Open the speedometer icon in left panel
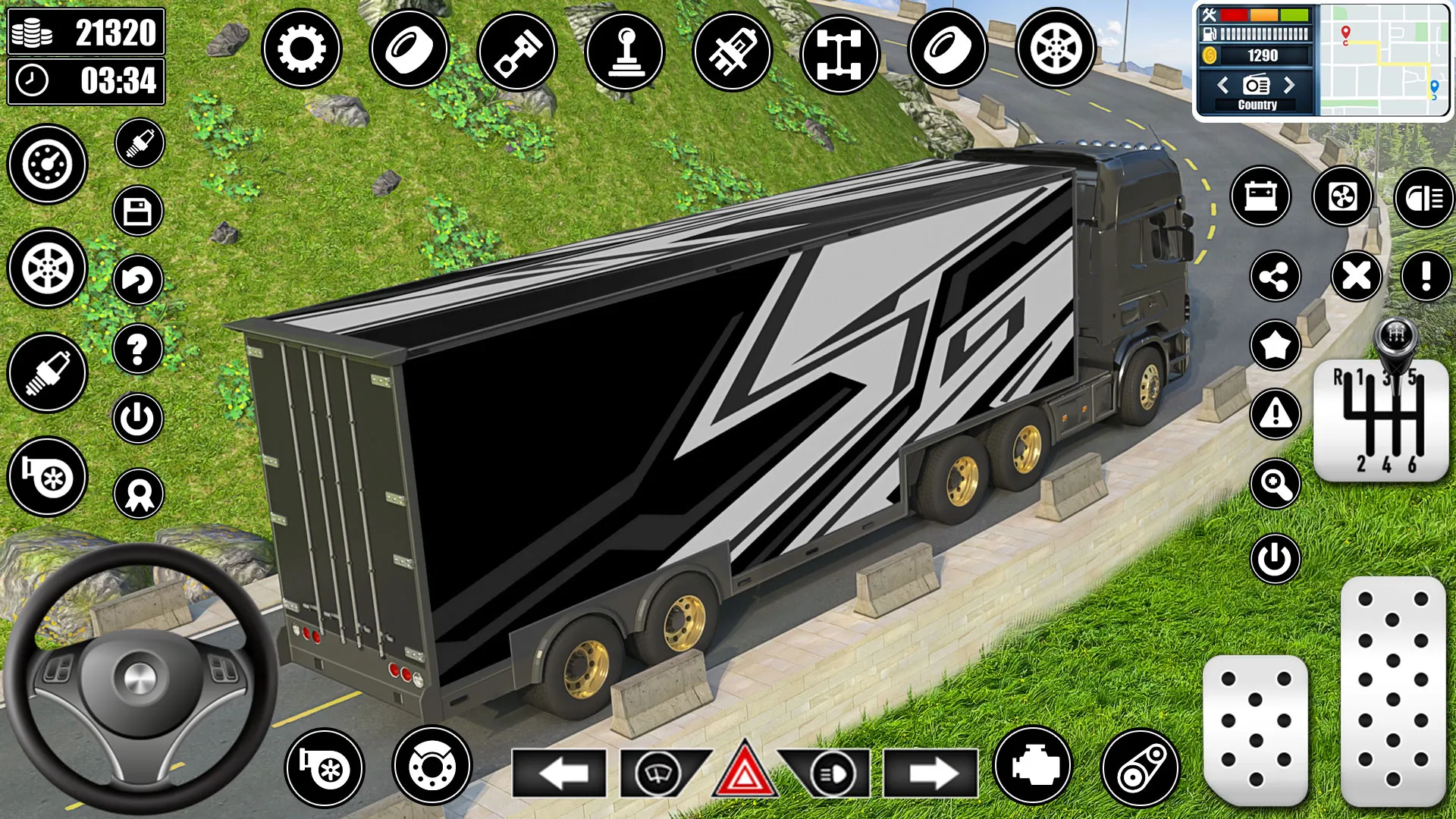 [47, 165]
